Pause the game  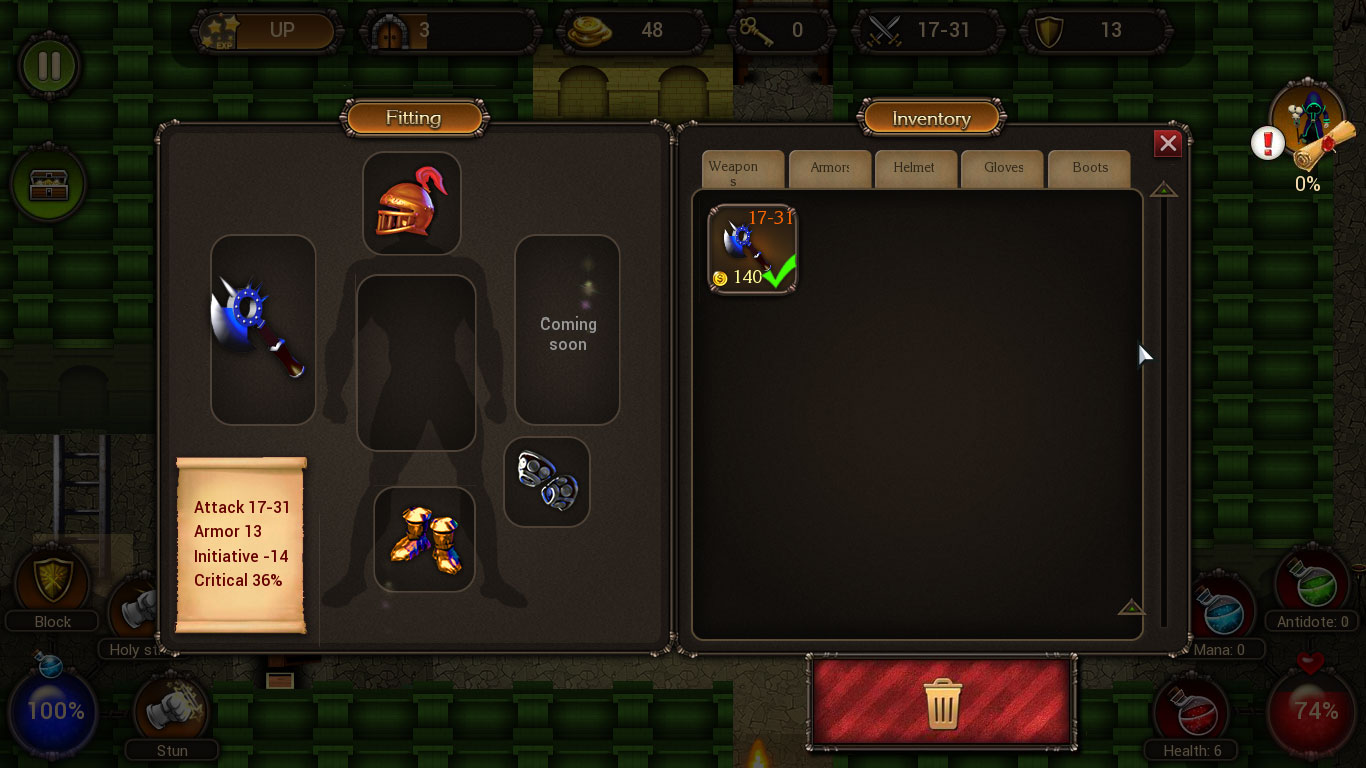pos(49,66)
